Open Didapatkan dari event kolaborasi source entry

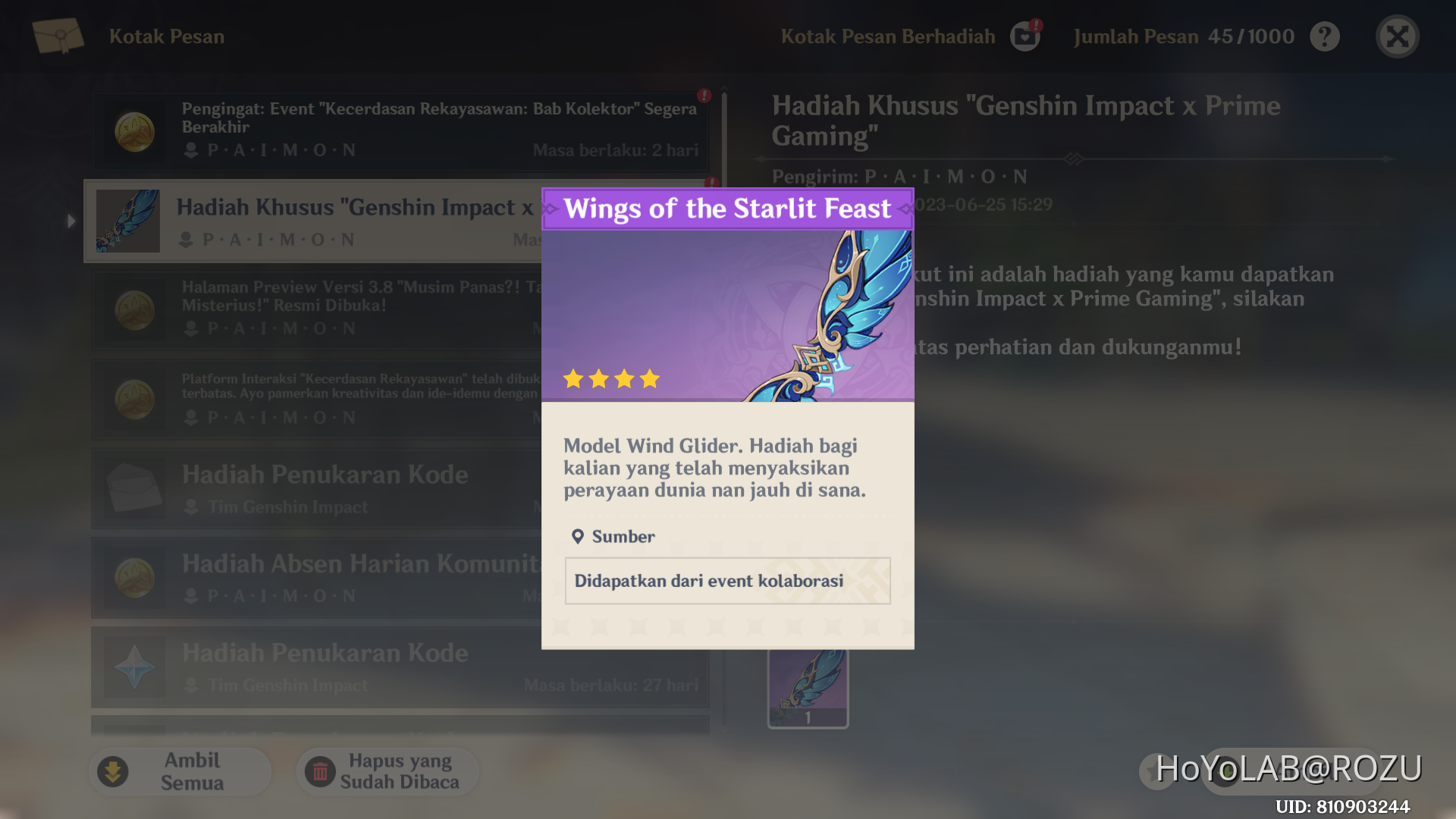click(x=726, y=581)
